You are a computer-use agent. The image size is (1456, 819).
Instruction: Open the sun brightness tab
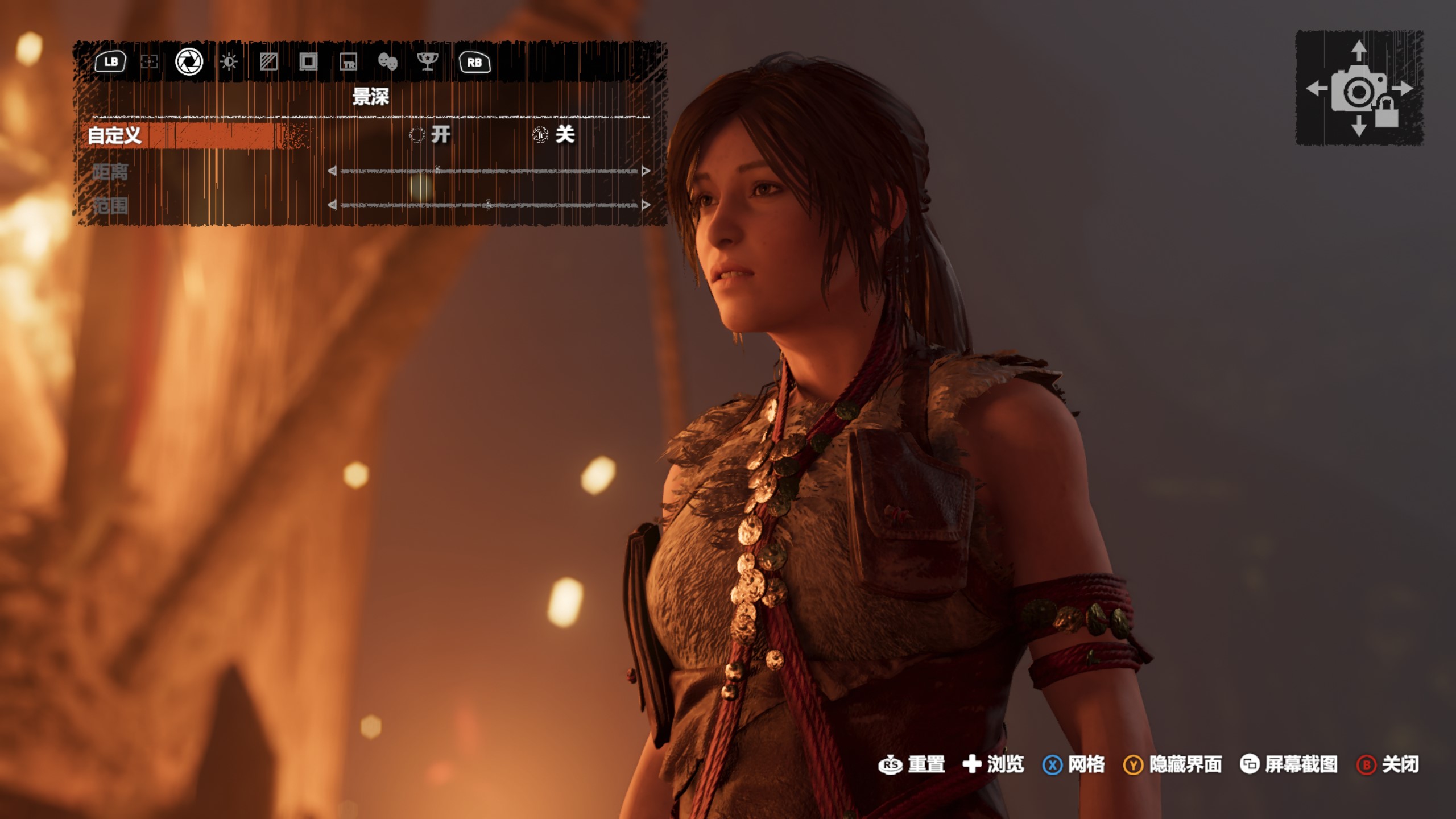(229, 62)
